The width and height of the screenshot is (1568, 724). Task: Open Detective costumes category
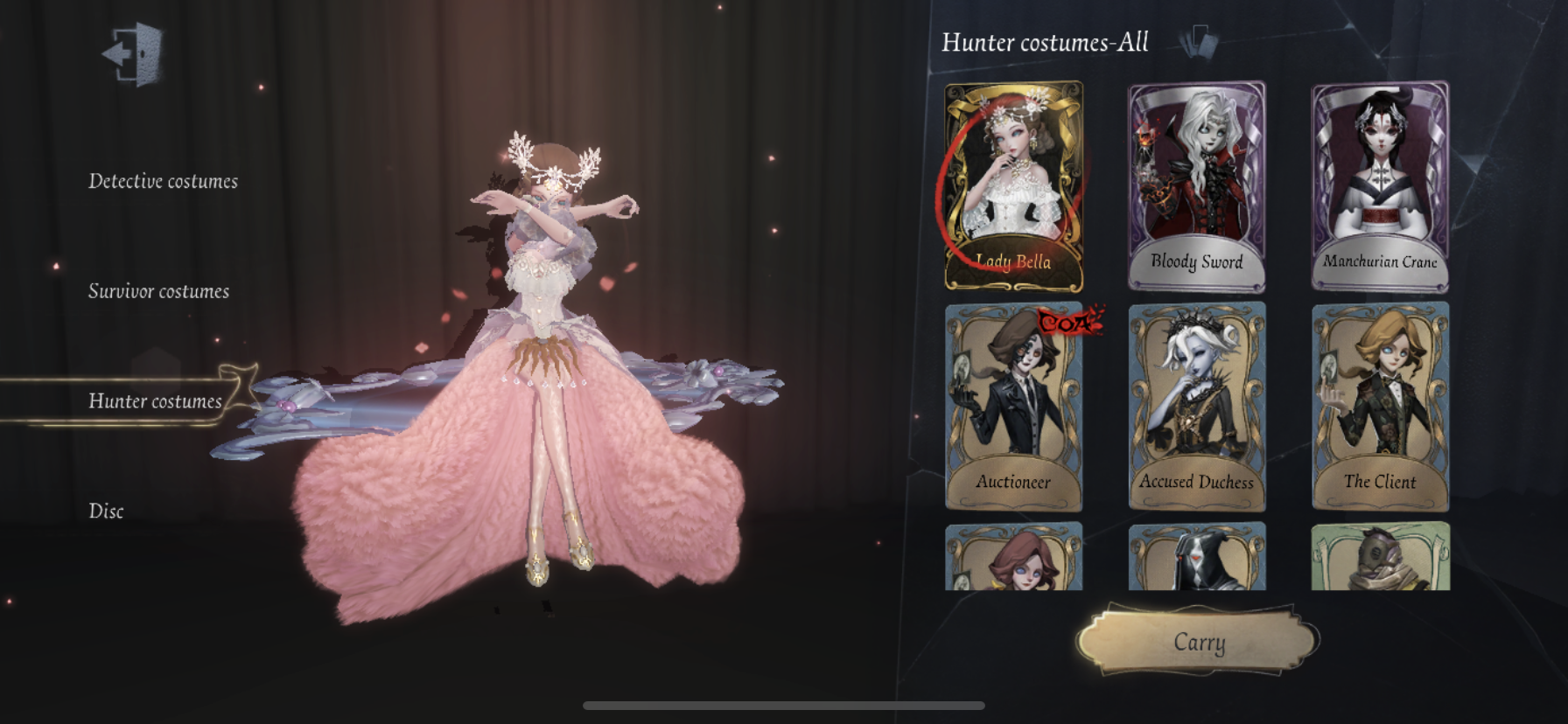coord(163,182)
